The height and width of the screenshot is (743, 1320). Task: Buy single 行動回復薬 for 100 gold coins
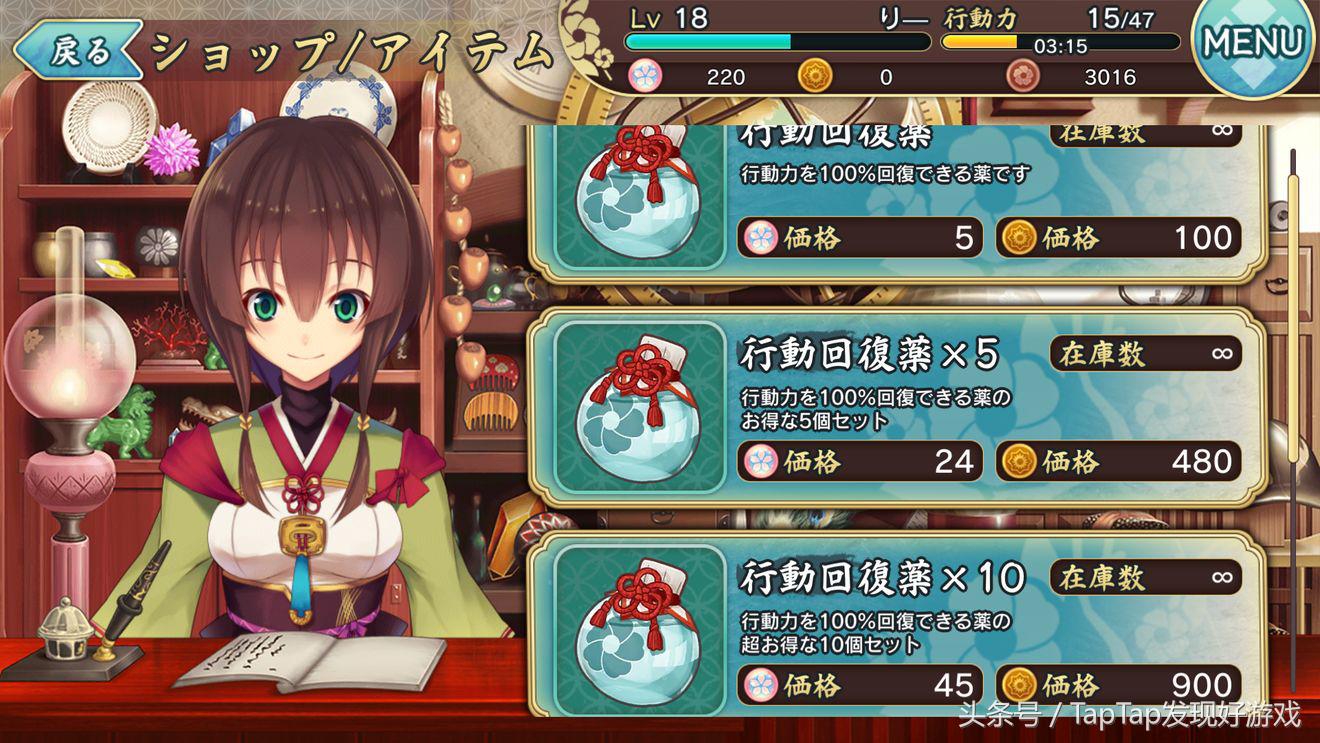[1118, 238]
